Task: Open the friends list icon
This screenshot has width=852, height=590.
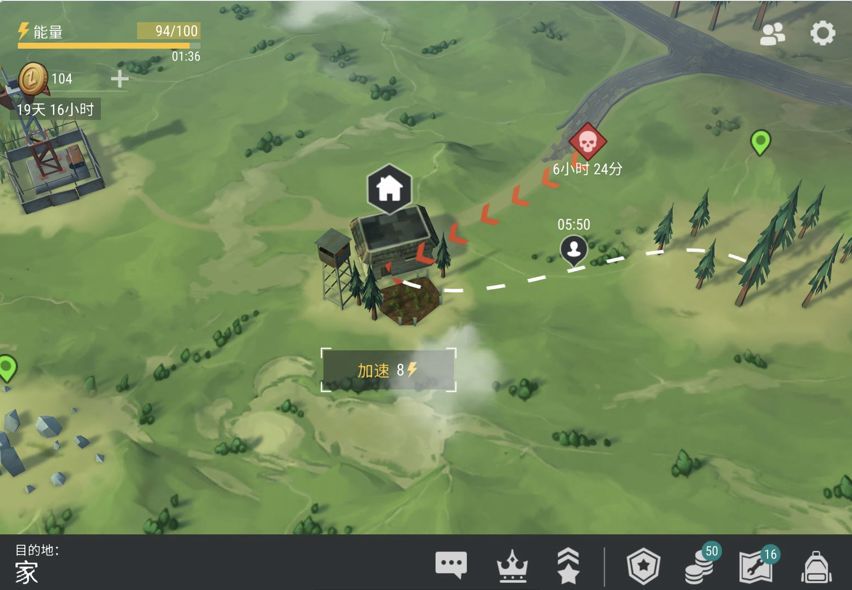Action: tap(772, 34)
